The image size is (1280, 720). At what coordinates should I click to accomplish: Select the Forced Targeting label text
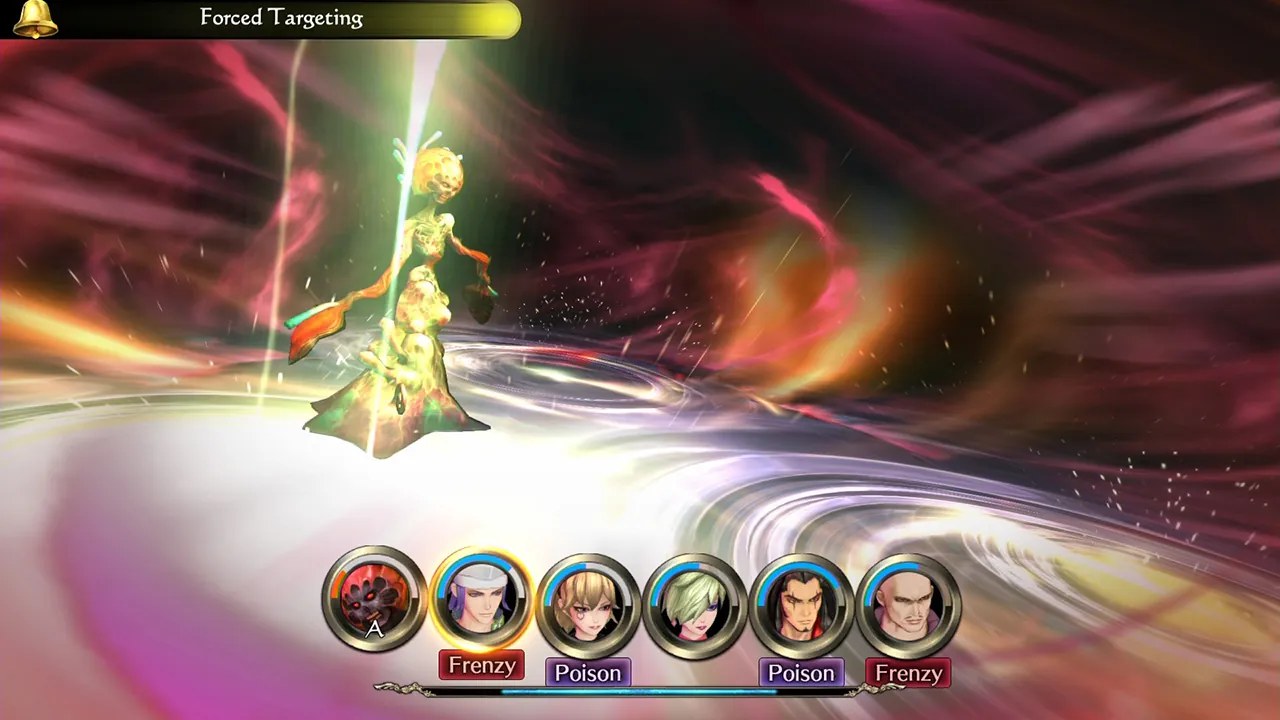coord(280,17)
